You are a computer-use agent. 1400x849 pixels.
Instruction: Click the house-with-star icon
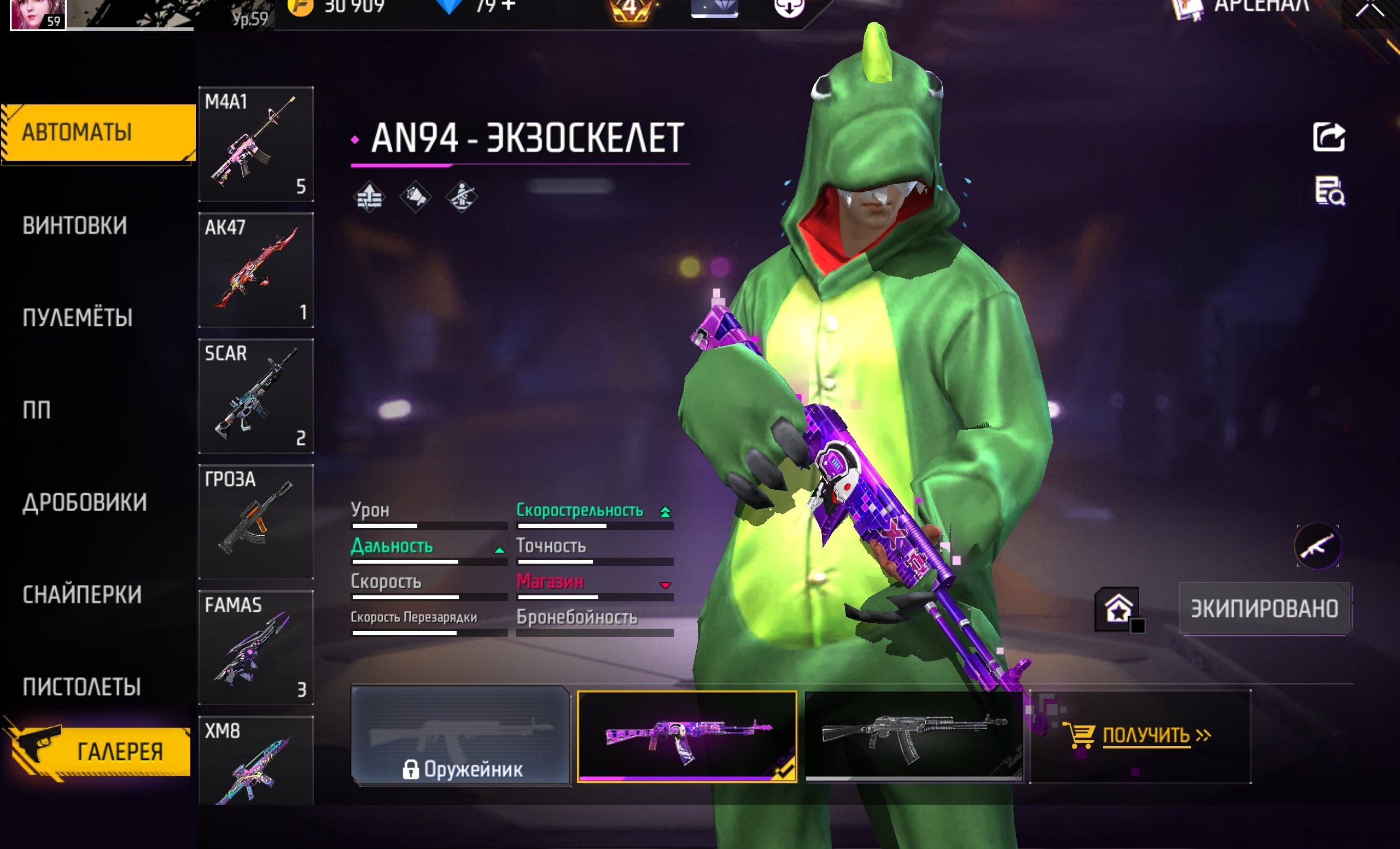[x=1118, y=610]
